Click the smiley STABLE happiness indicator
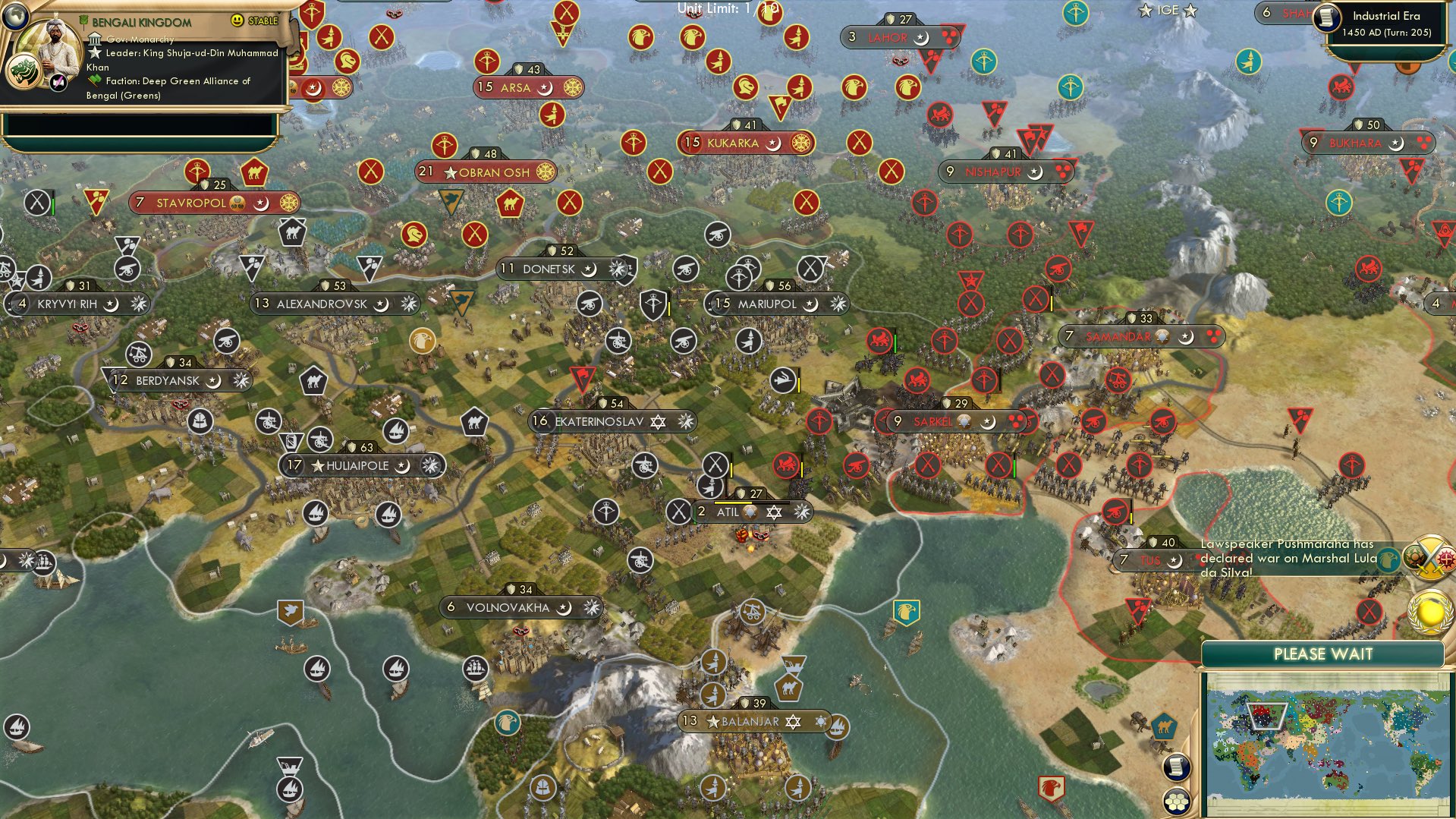 236,20
